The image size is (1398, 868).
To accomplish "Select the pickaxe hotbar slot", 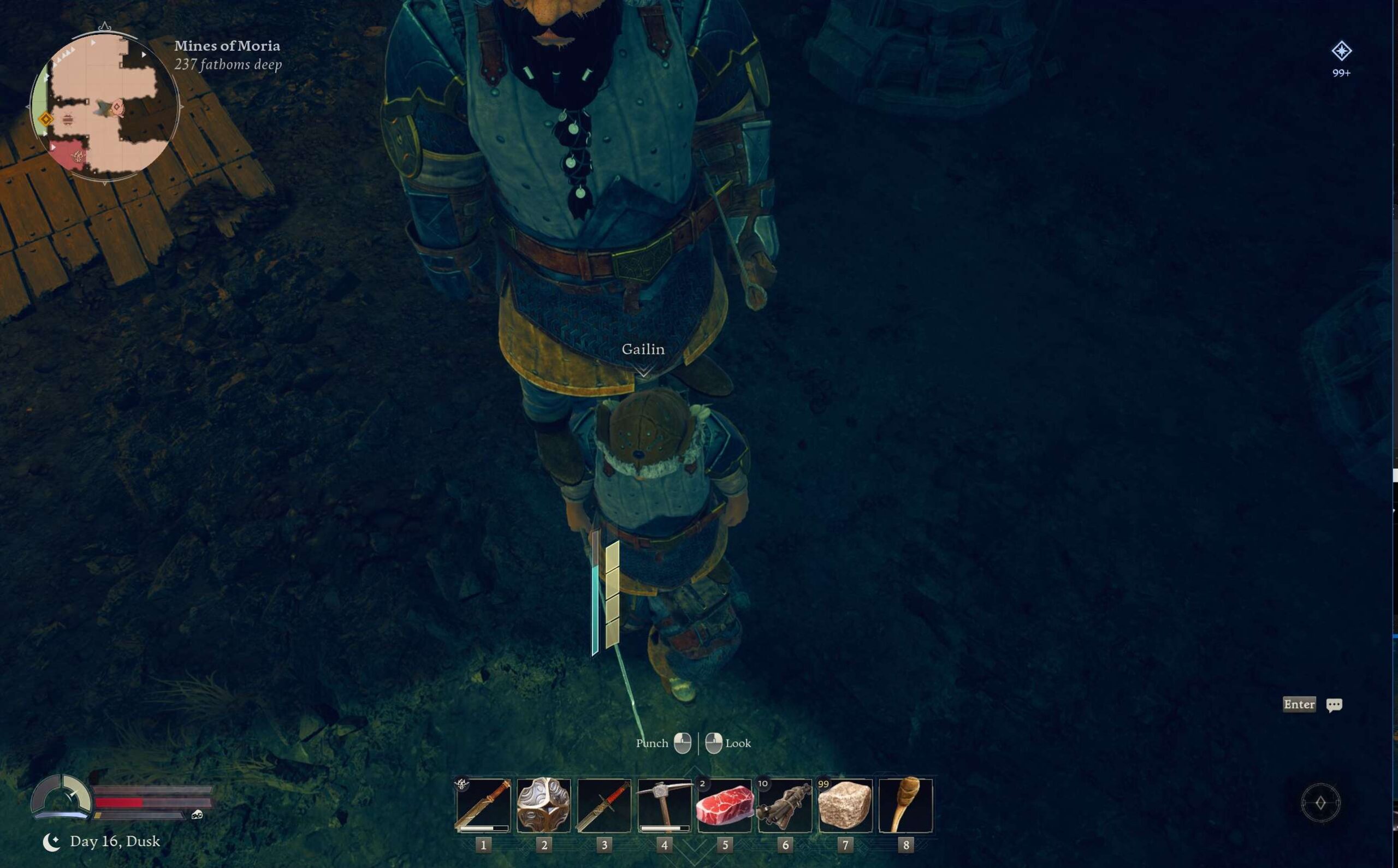I will [664, 805].
